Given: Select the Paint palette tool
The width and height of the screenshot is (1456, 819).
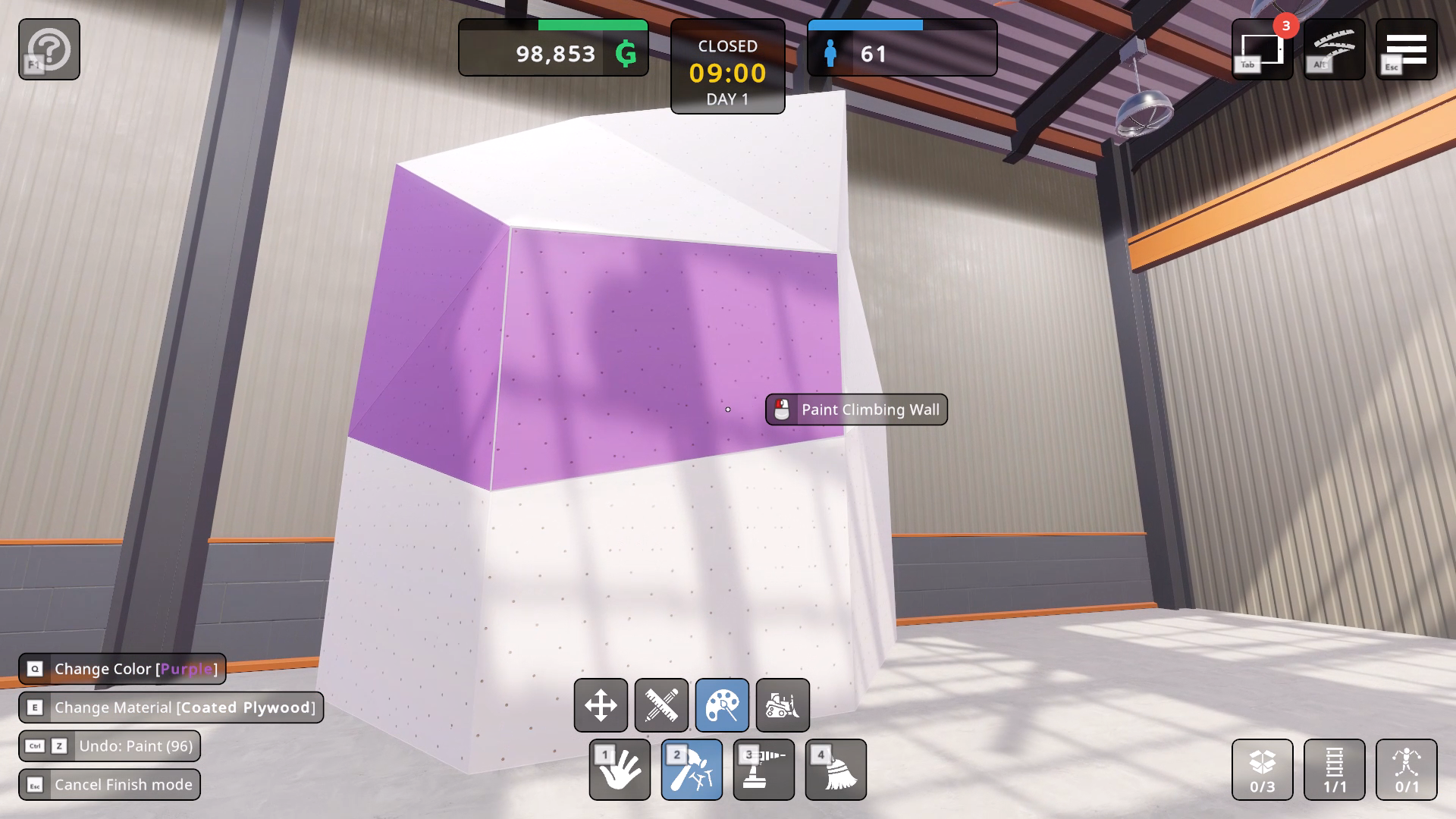Looking at the screenshot, I should 722,705.
